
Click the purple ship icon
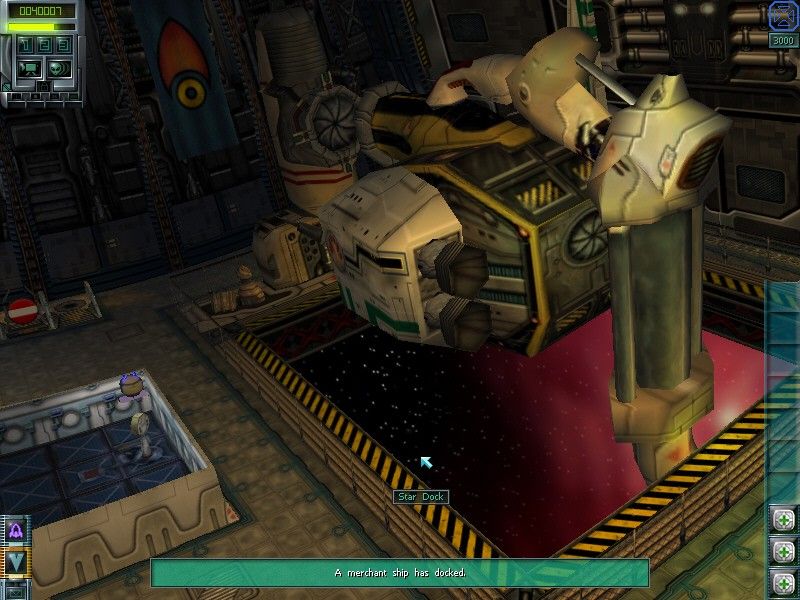click(x=16, y=531)
